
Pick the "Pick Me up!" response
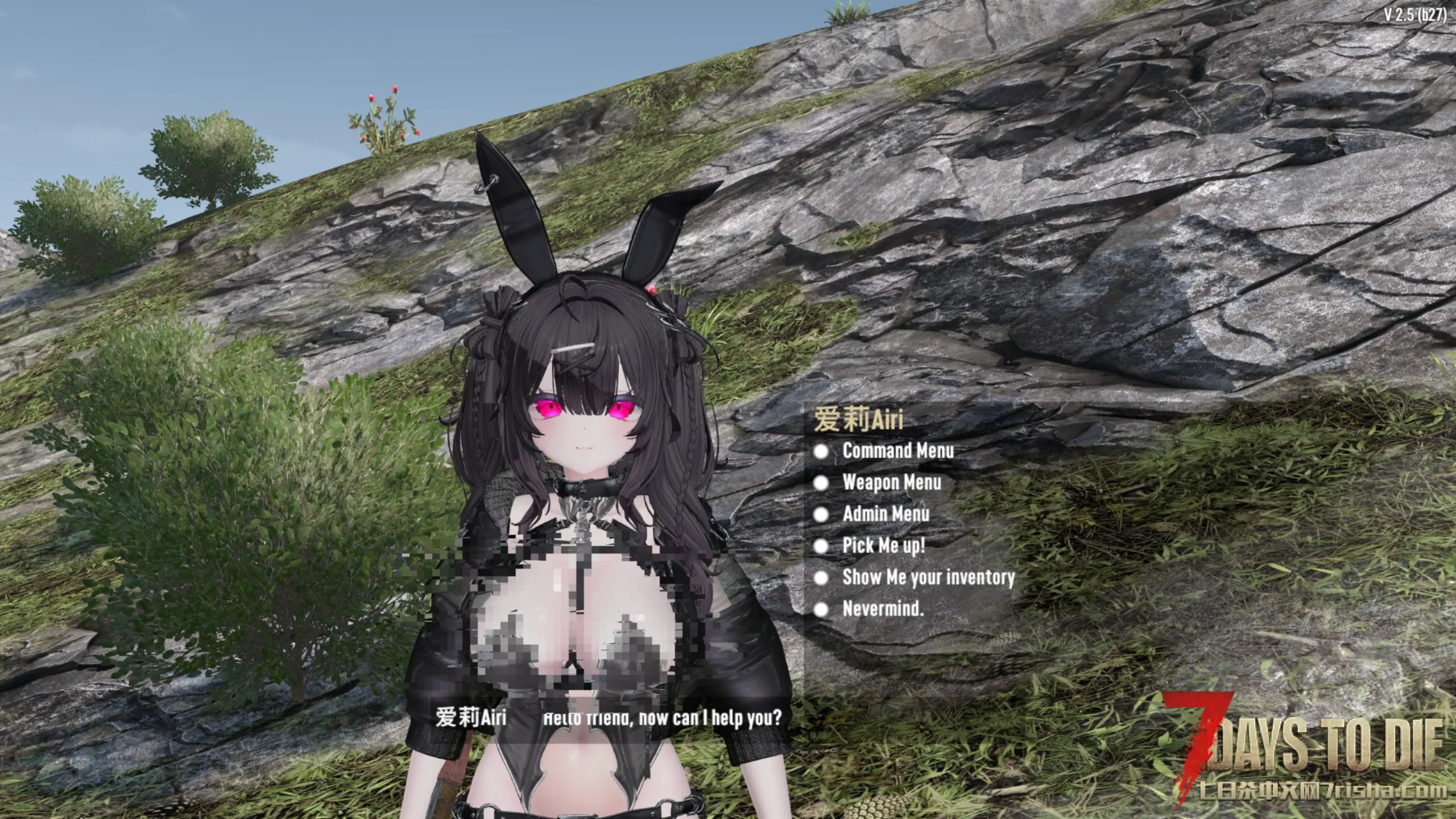pos(883,546)
